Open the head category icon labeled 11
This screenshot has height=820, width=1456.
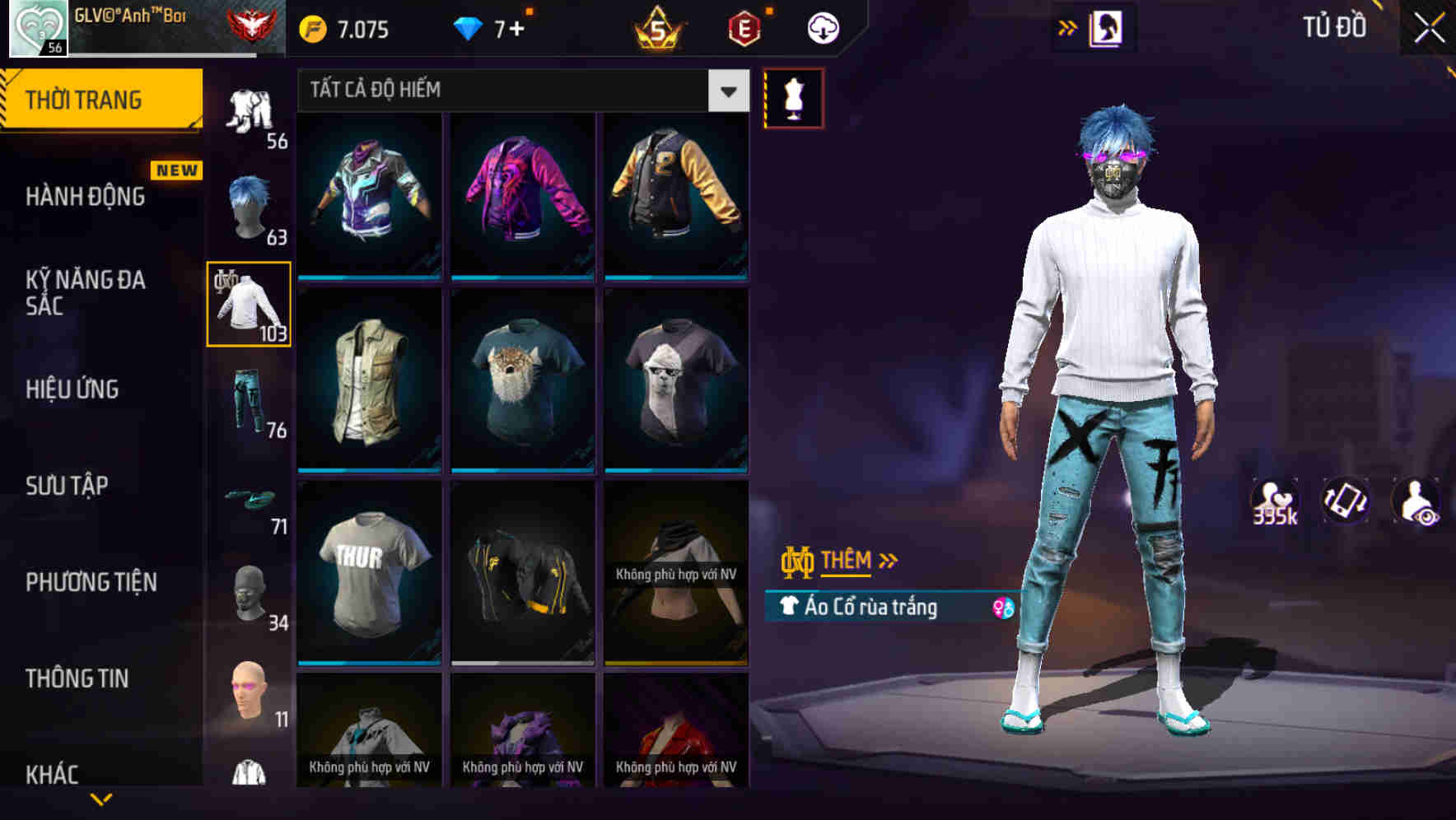(249, 692)
